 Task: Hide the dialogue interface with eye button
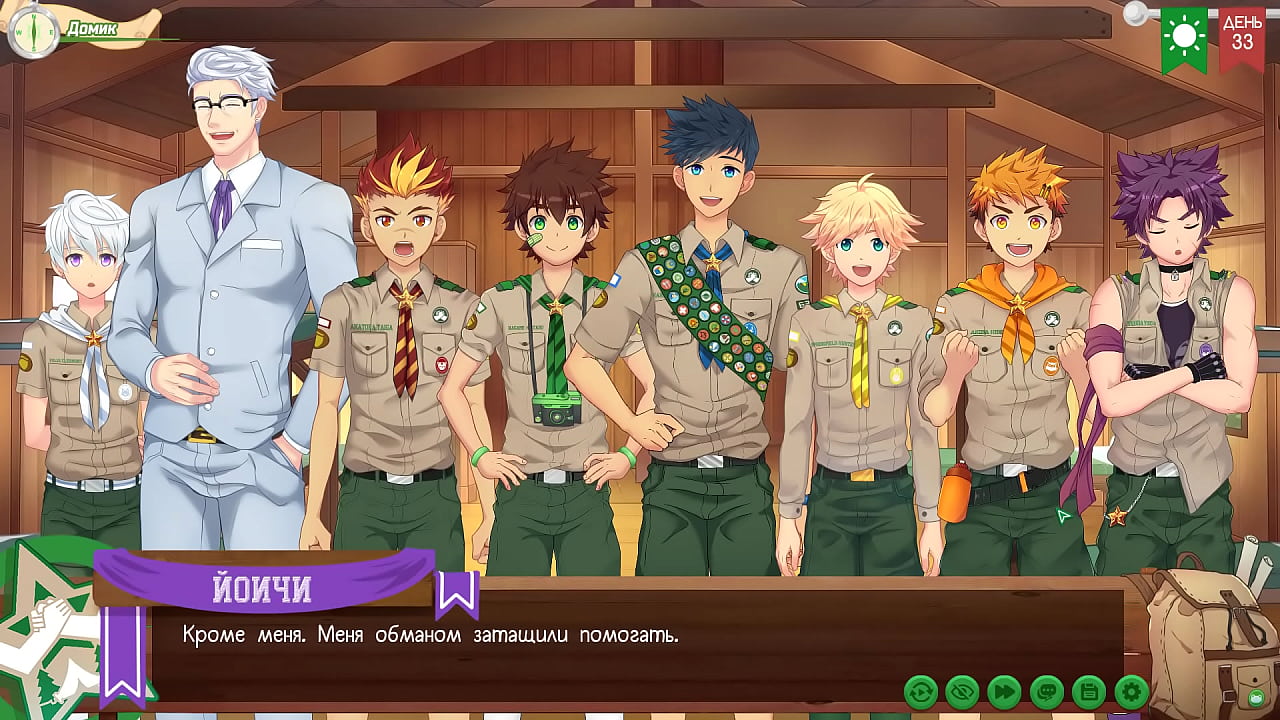coord(962,691)
